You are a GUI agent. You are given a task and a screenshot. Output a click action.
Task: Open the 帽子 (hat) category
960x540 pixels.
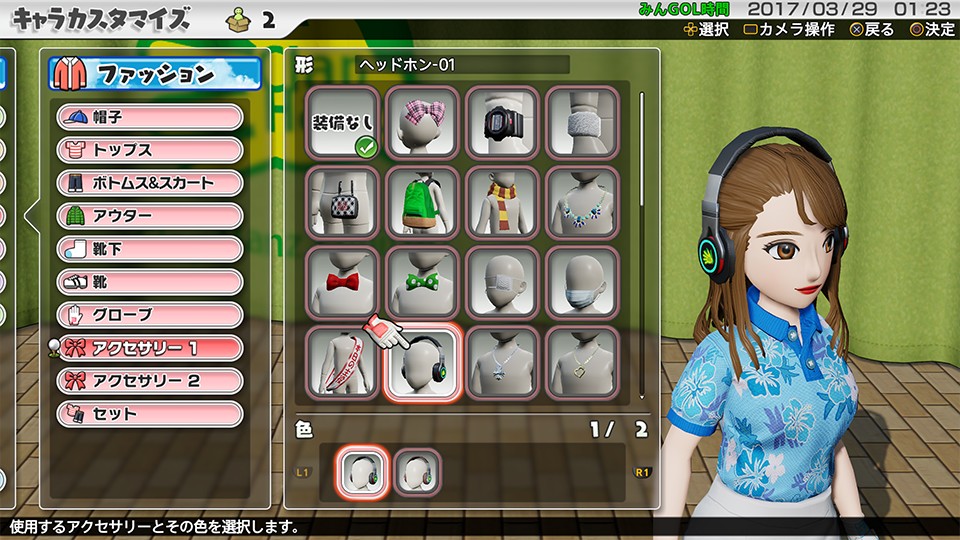[x=150, y=117]
